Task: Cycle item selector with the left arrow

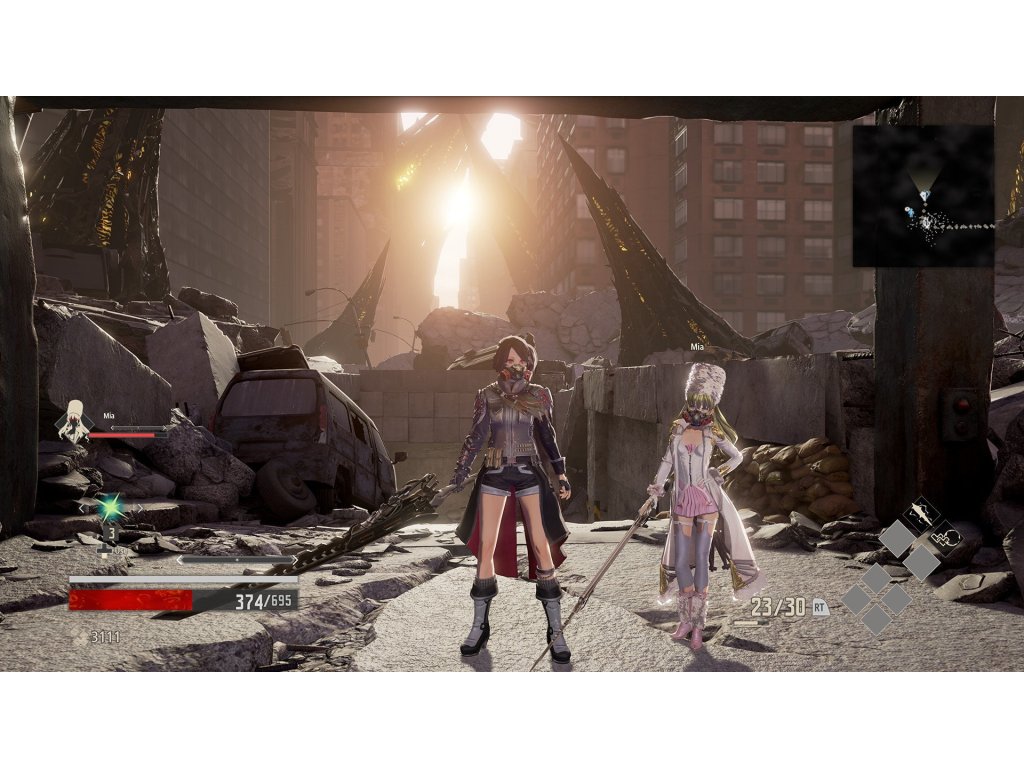Action: tap(84, 507)
